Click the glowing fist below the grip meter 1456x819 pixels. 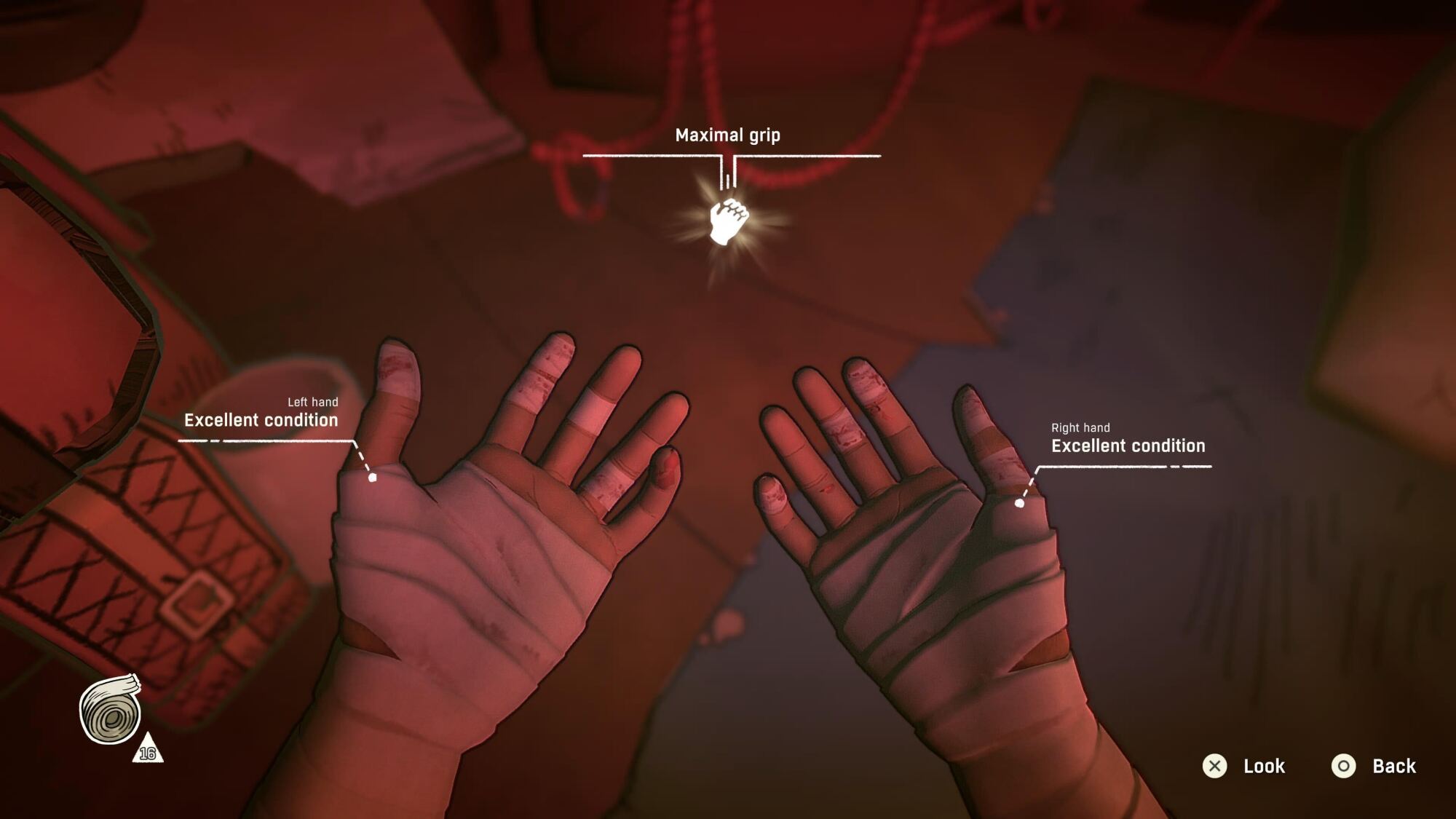[x=729, y=223]
